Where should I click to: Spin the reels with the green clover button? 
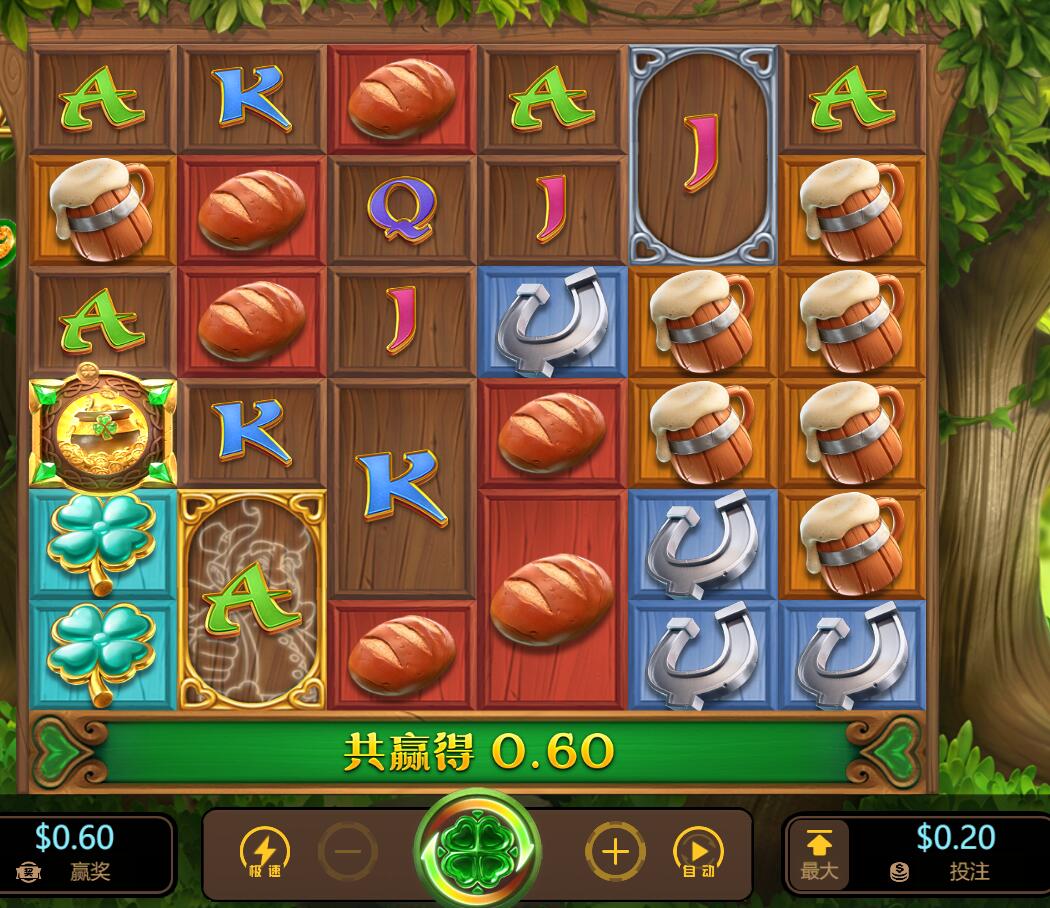click(477, 849)
